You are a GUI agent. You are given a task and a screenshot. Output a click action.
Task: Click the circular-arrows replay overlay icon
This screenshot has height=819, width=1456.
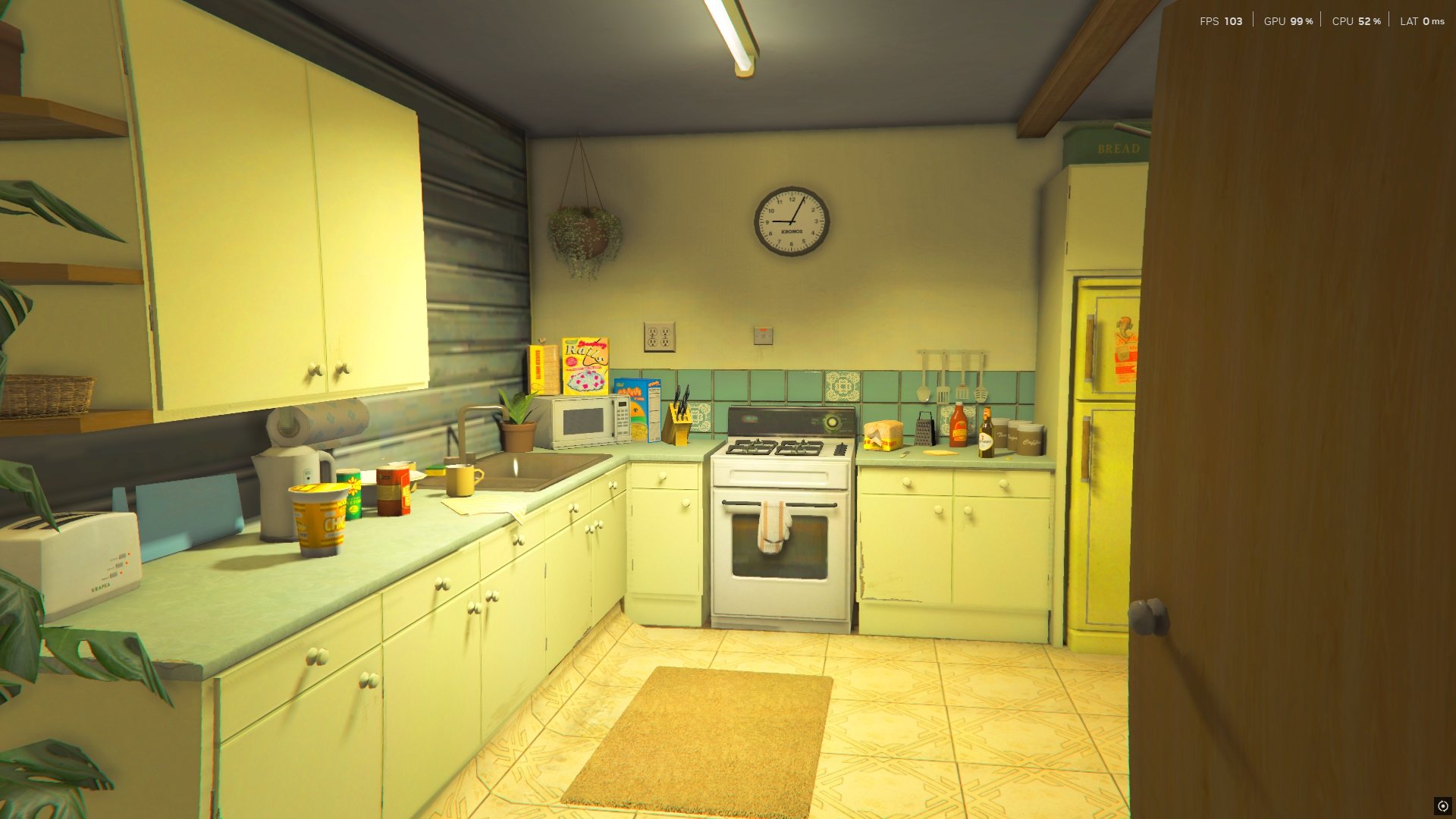click(1442, 806)
